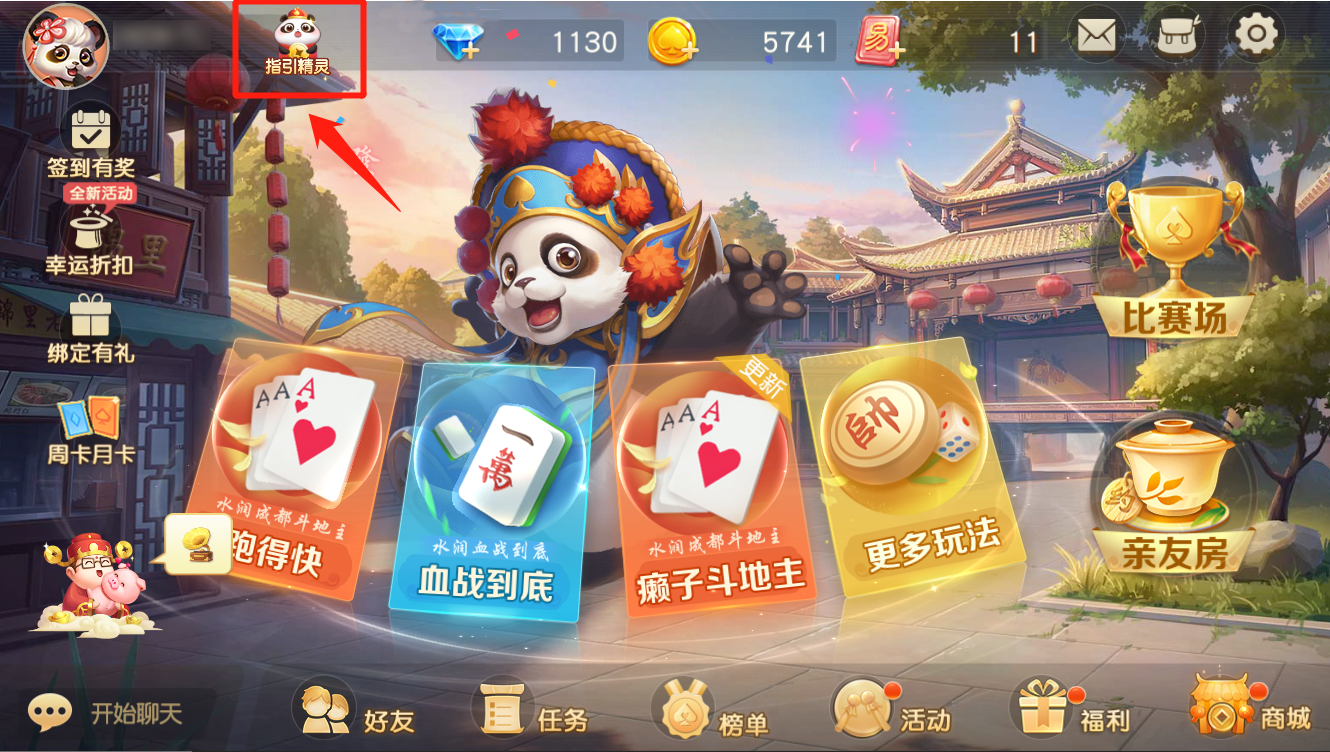
Task: Tap the 指引精灵 guide sprite icon
Action: click(x=295, y=38)
